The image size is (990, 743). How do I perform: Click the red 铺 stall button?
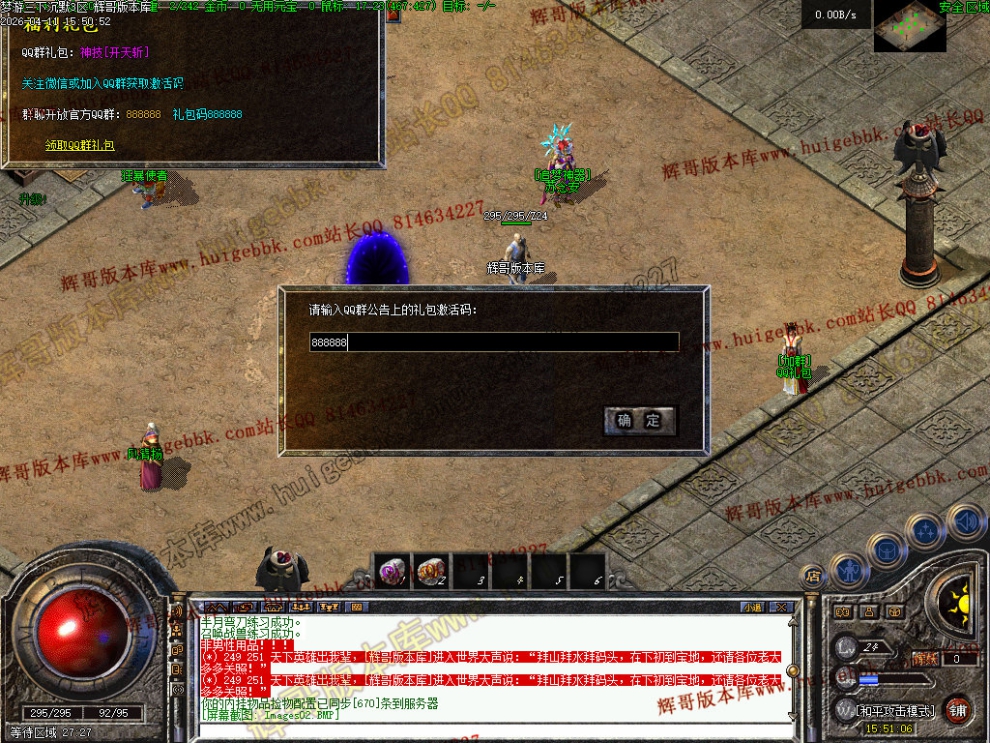[958, 709]
